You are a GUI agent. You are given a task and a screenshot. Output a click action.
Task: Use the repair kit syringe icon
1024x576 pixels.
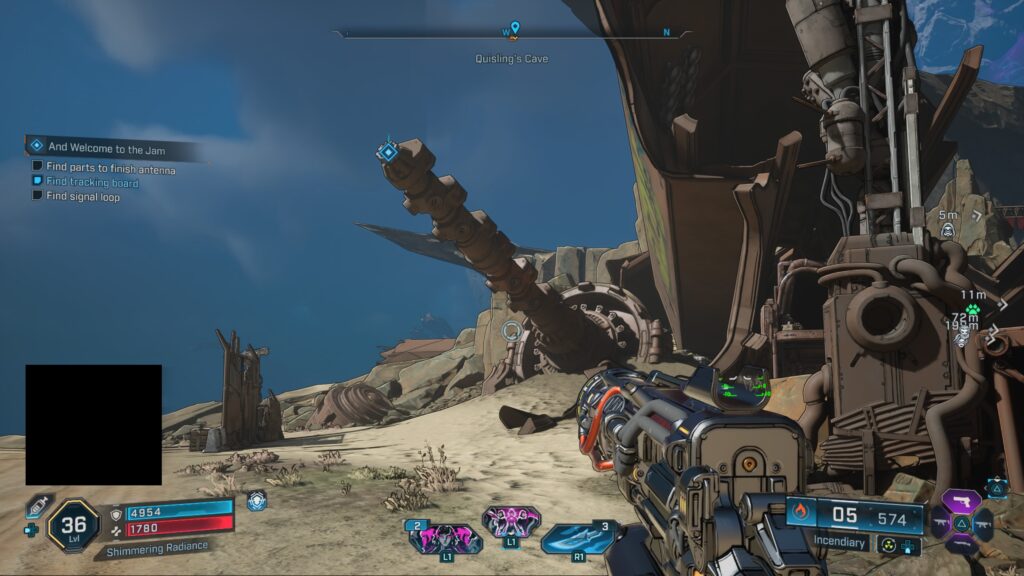click(x=36, y=506)
